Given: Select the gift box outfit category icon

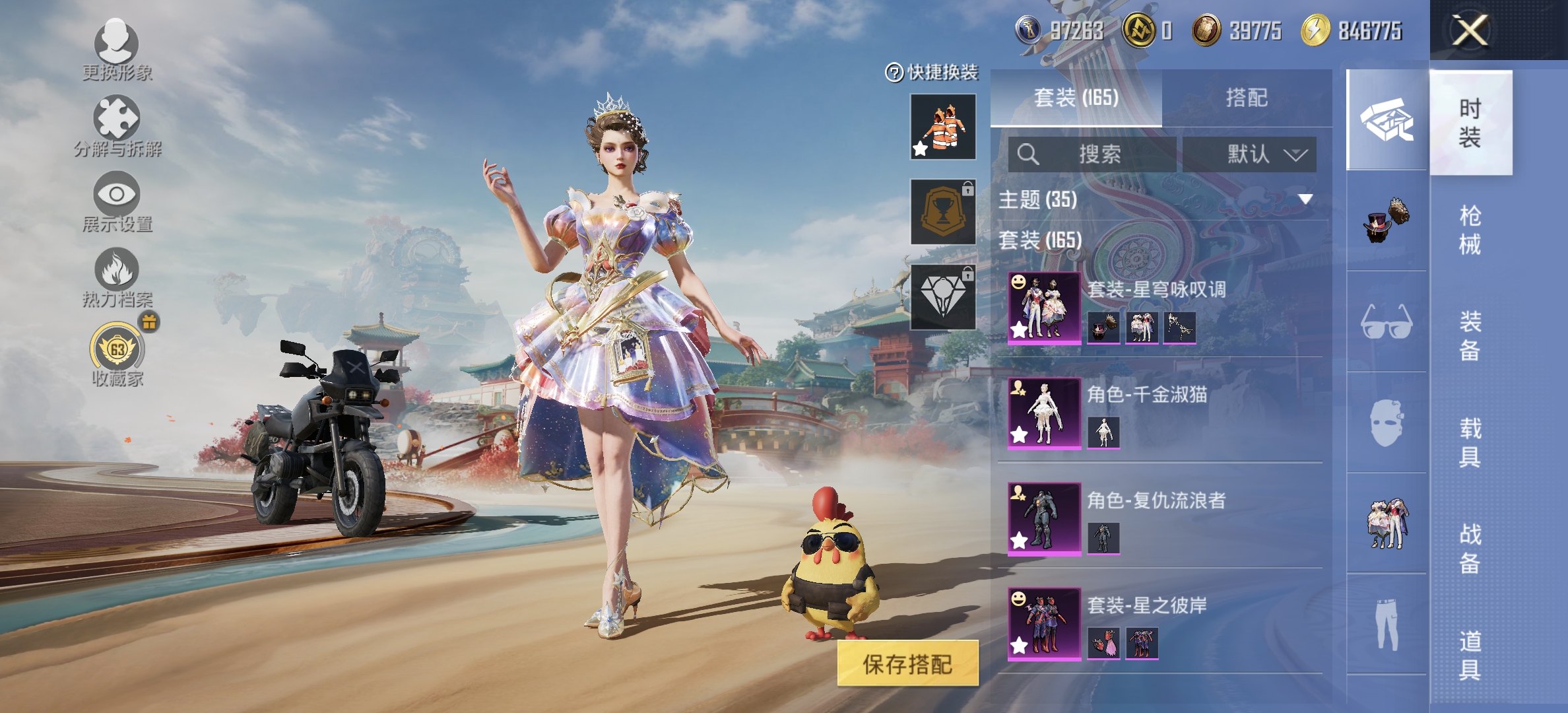Looking at the screenshot, I should (x=1386, y=121).
